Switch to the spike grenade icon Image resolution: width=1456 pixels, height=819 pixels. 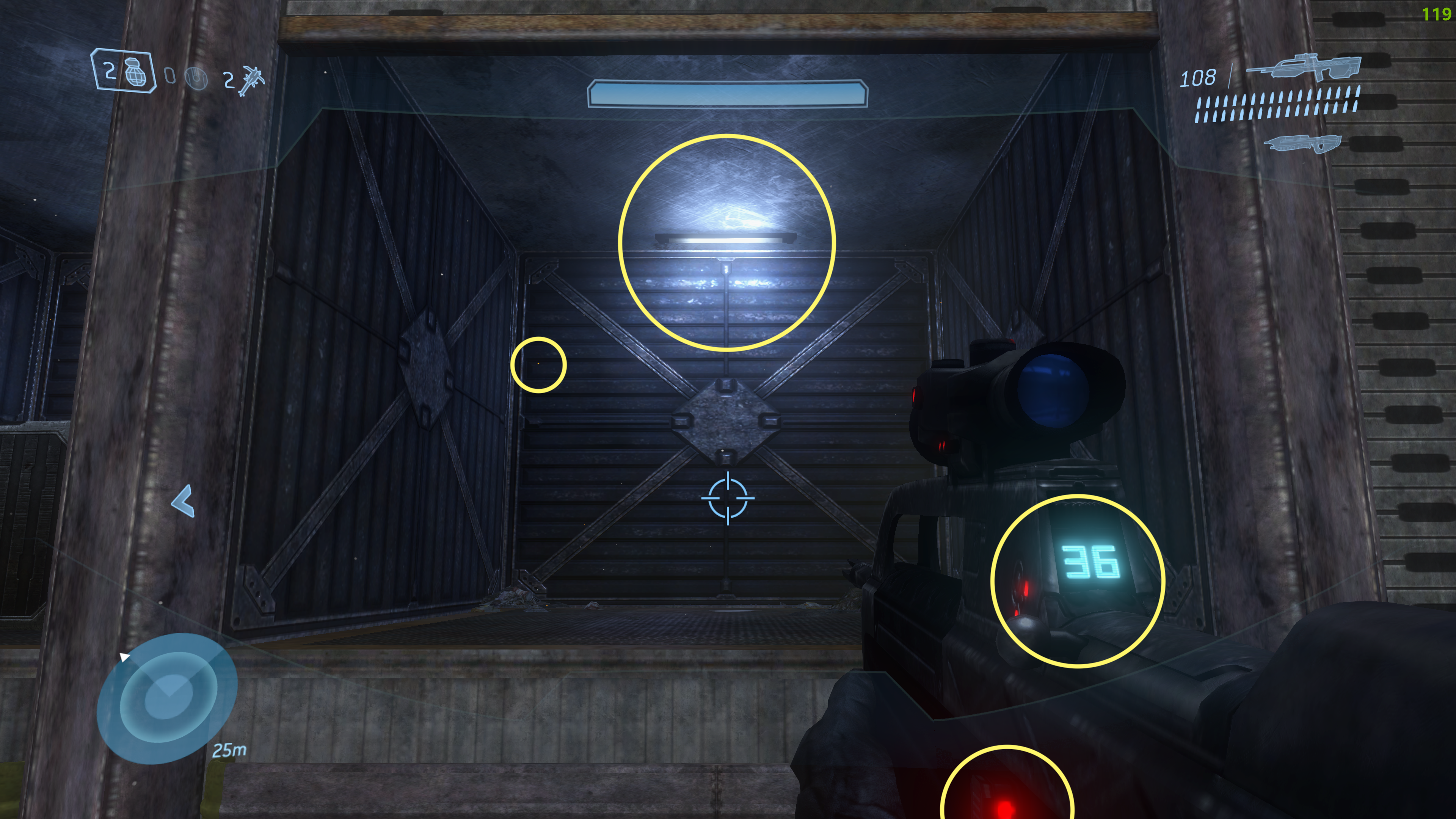[x=251, y=80]
